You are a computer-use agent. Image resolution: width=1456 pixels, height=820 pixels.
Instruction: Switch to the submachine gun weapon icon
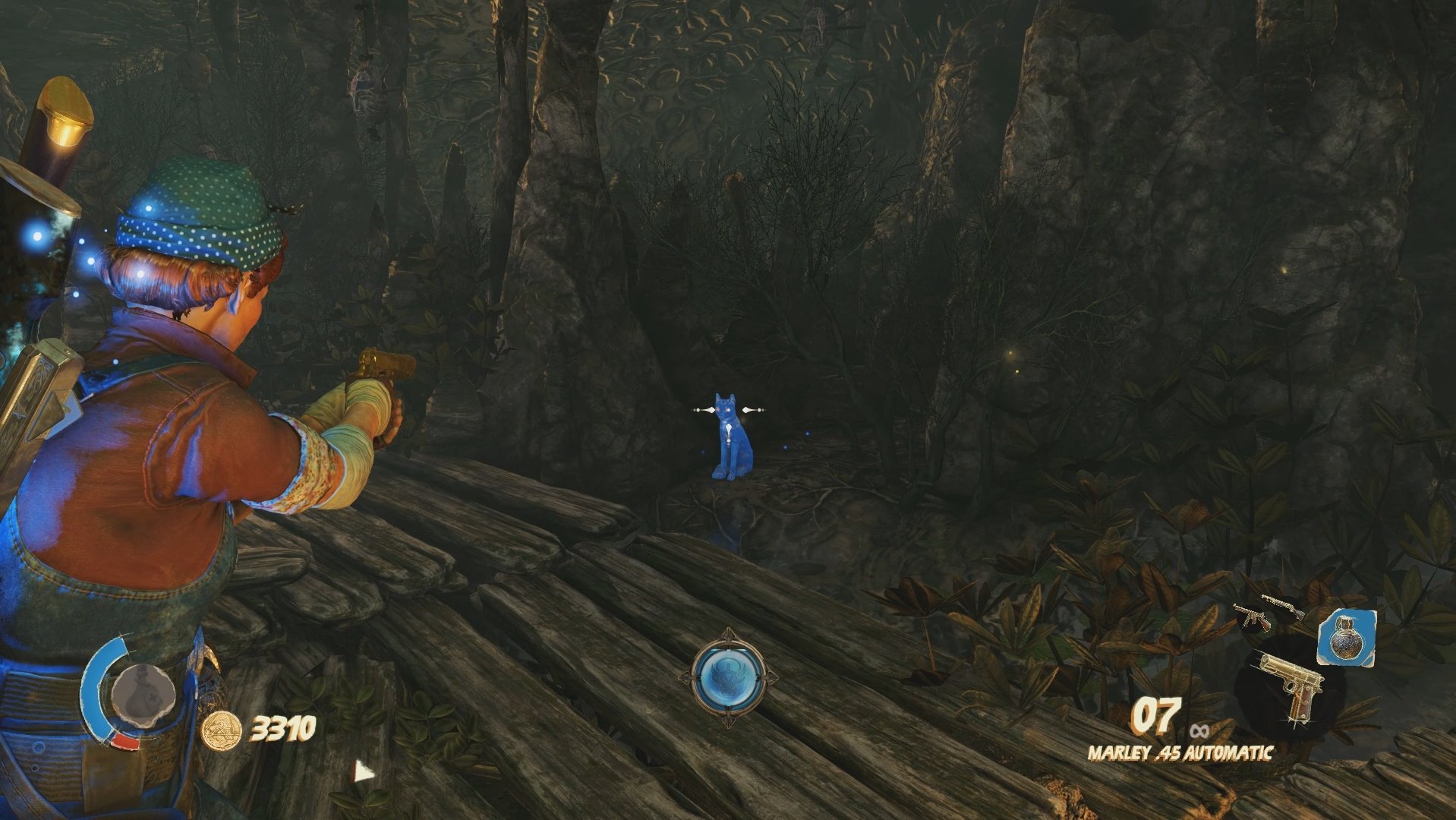1249,617
